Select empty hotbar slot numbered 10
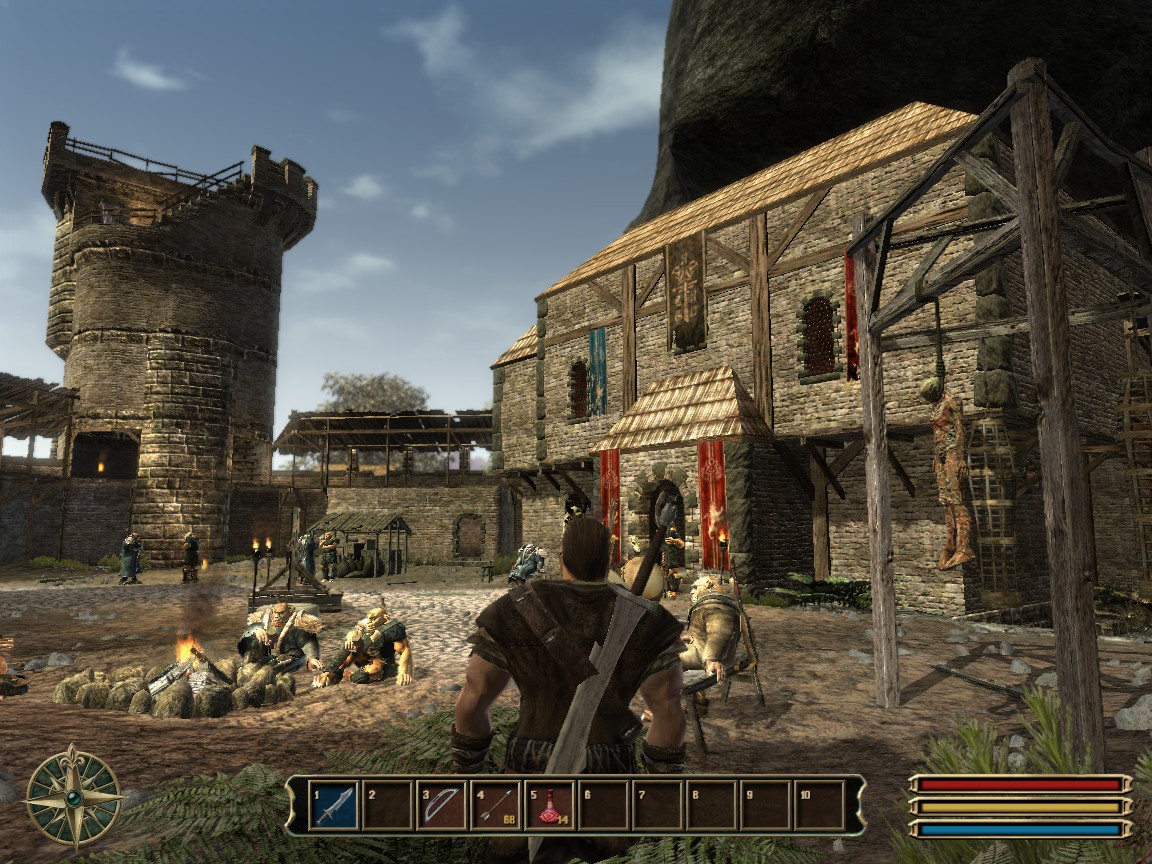The width and height of the screenshot is (1152, 864). (x=819, y=805)
